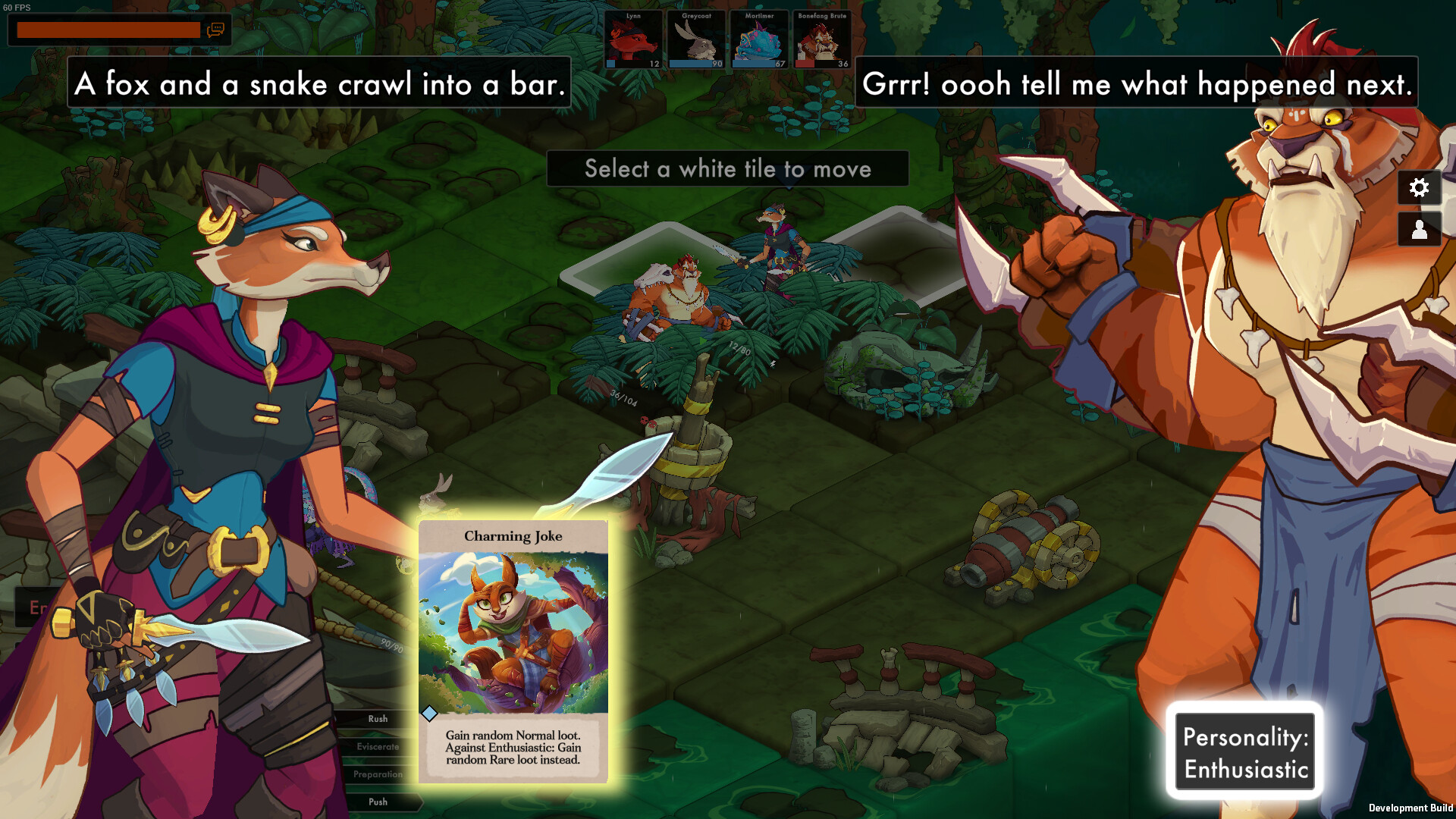
Task: Choose the Preparation ability
Action: click(x=377, y=774)
